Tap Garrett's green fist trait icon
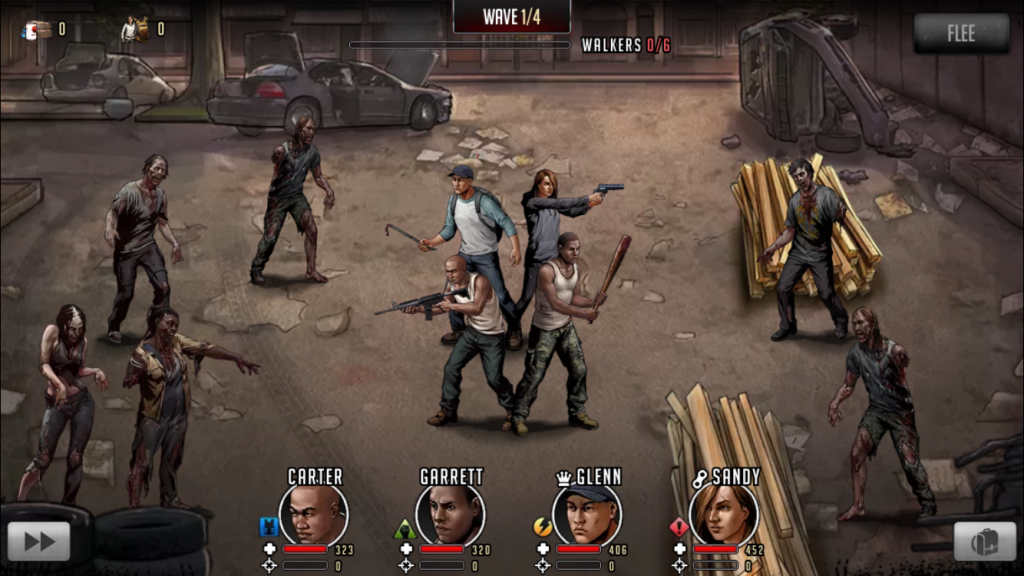Screen dimensions: 1024x576 pos(405,527)
